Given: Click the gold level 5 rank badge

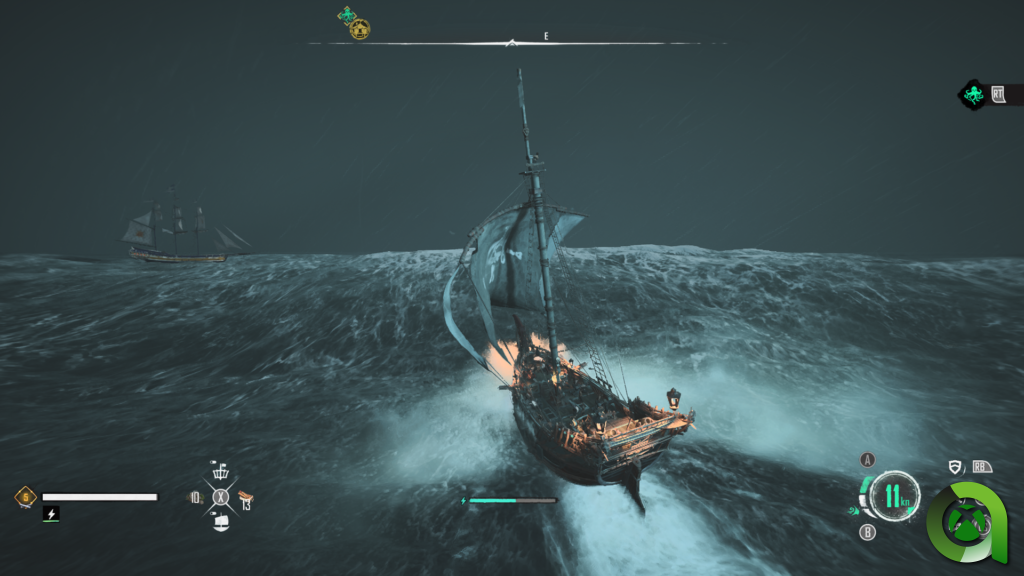Looking at the screenshot, I should pyautogui.click(x=25, y=496).
